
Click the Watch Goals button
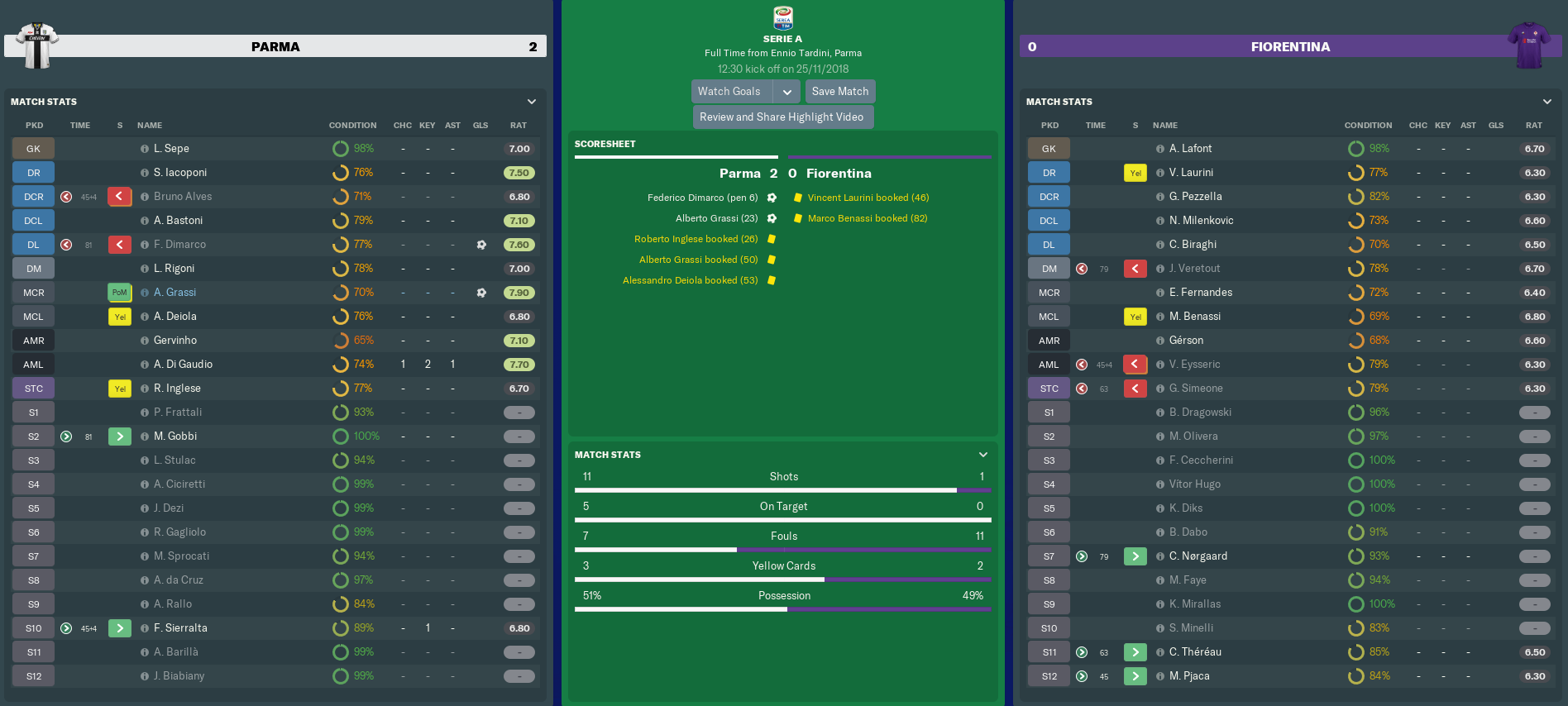click(x=731, y=92)
